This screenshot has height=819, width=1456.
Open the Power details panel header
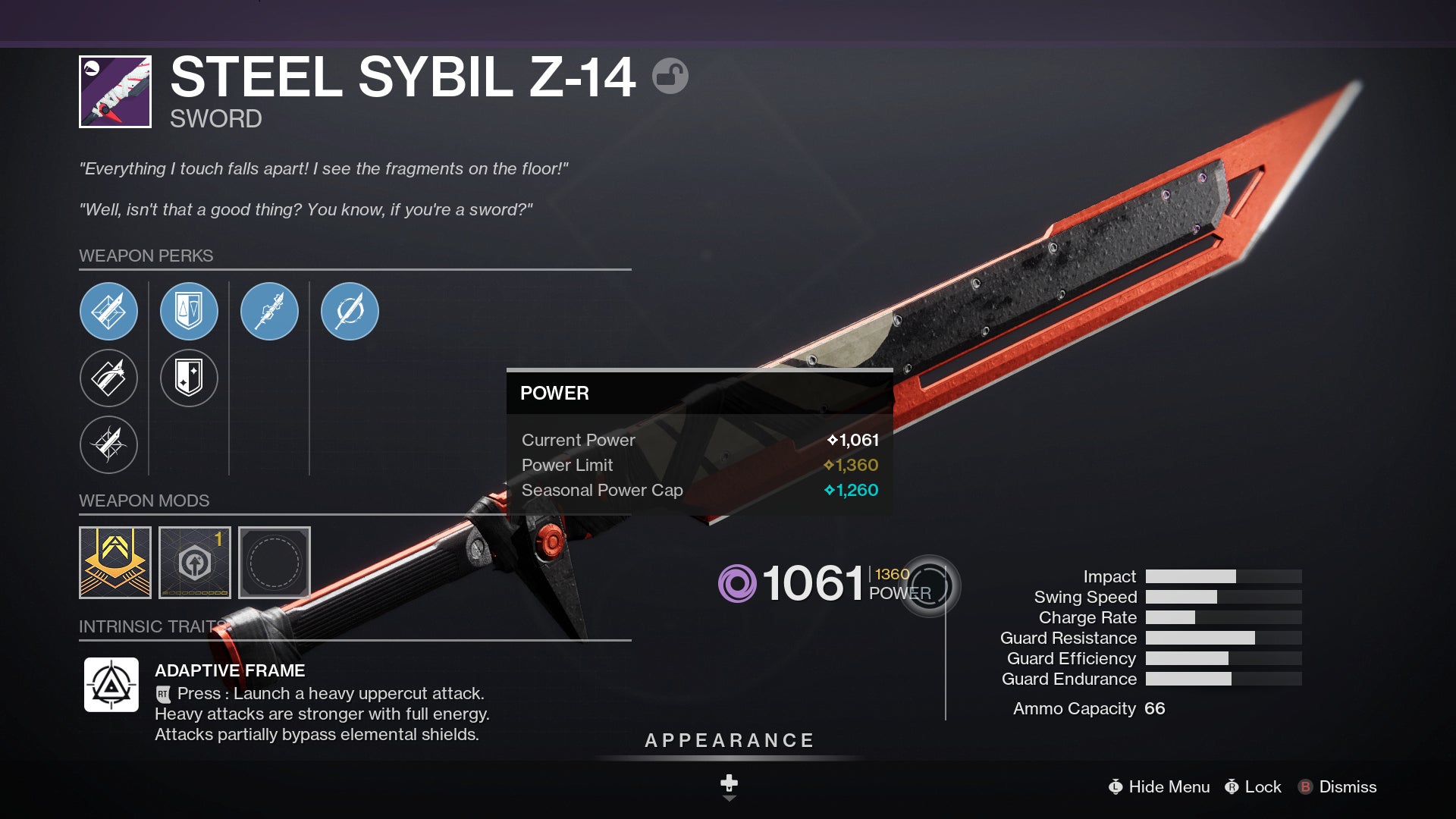(554, 394)
